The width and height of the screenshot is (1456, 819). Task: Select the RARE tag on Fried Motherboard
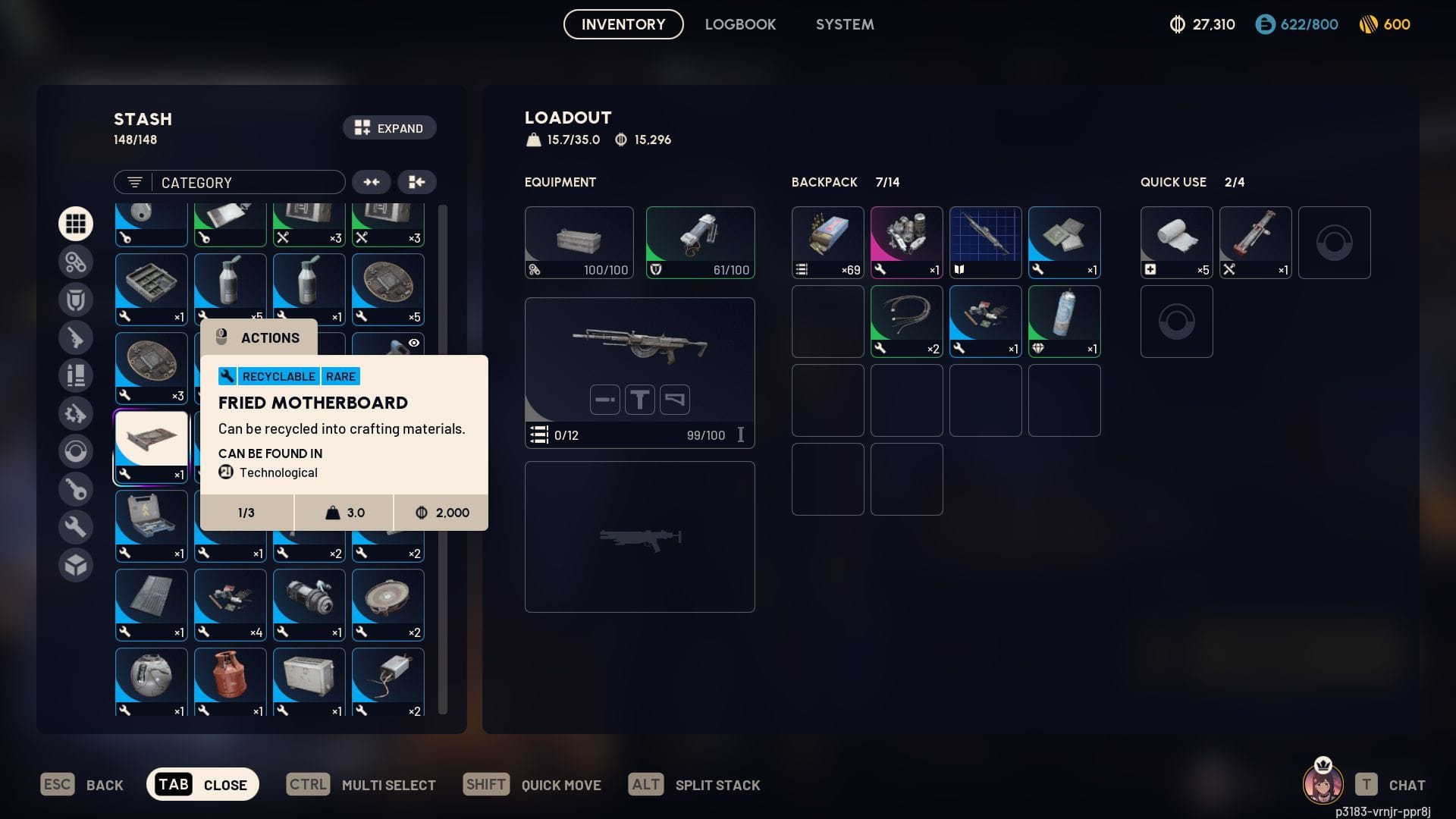click(342, 376)
